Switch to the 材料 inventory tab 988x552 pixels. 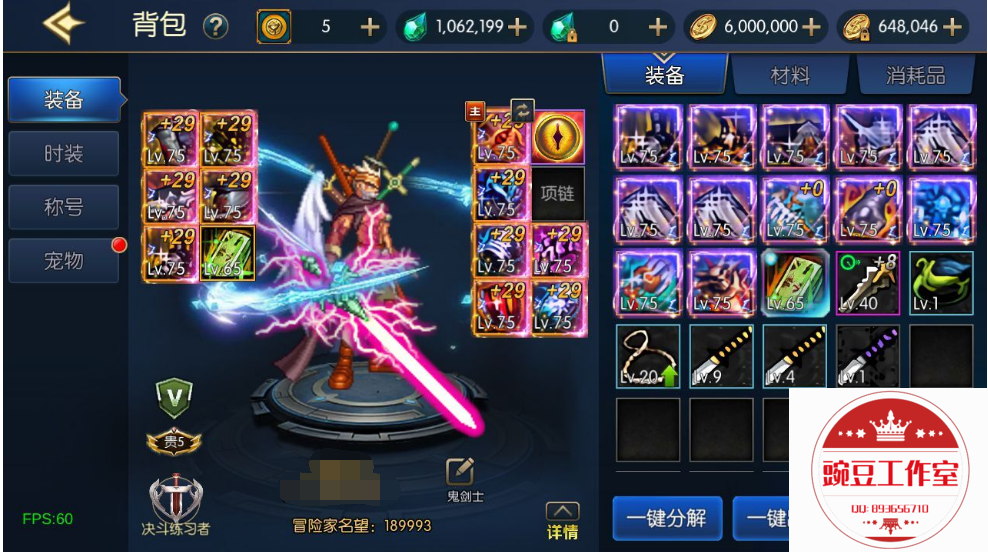click(x=790, y=75)
